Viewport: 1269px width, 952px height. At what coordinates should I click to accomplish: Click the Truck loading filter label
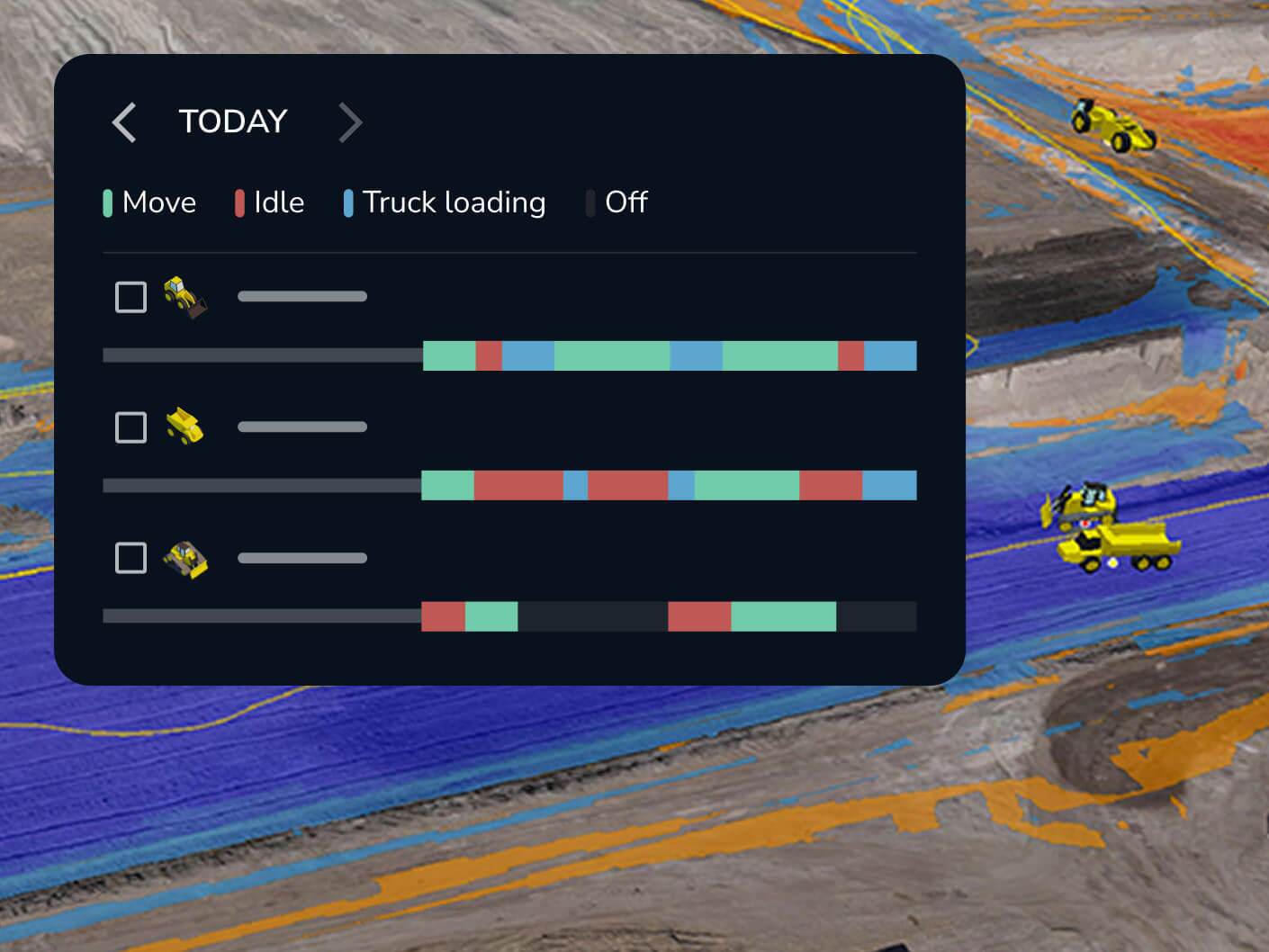click(454, 202)
